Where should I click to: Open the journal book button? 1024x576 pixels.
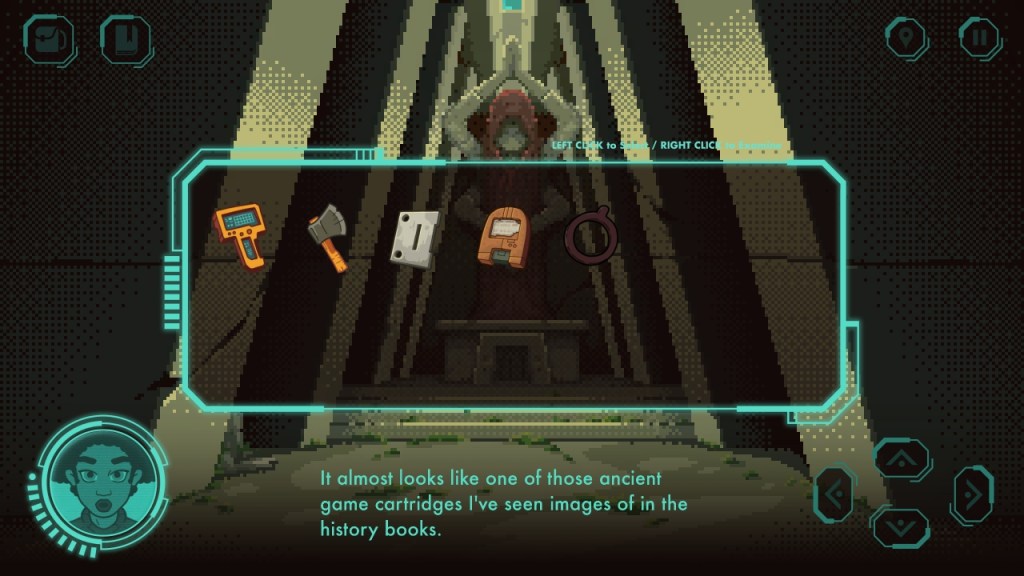[x=125, y=39]
